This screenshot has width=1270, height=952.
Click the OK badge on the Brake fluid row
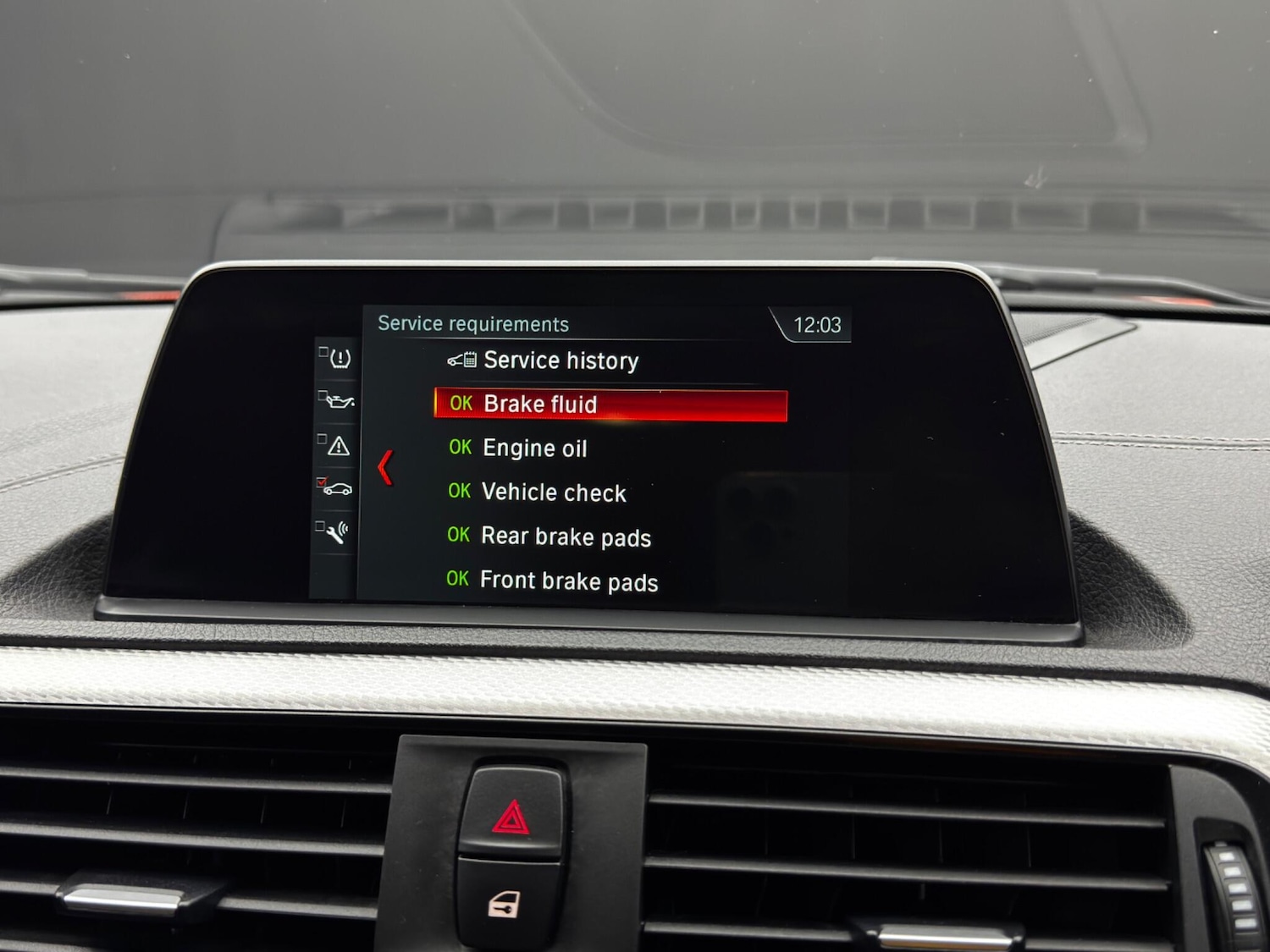coord(461,404)
